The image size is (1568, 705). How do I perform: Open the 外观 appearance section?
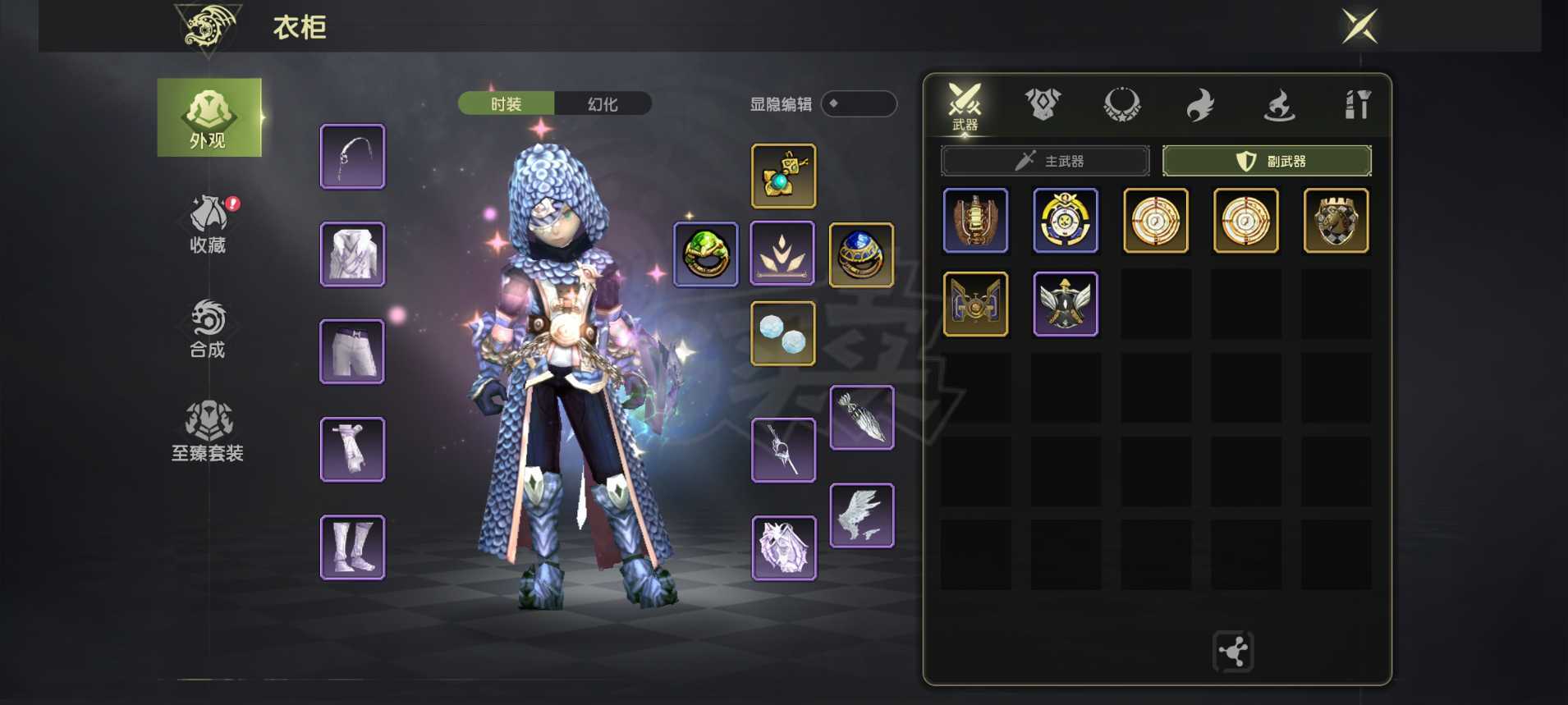coord(209,117)
